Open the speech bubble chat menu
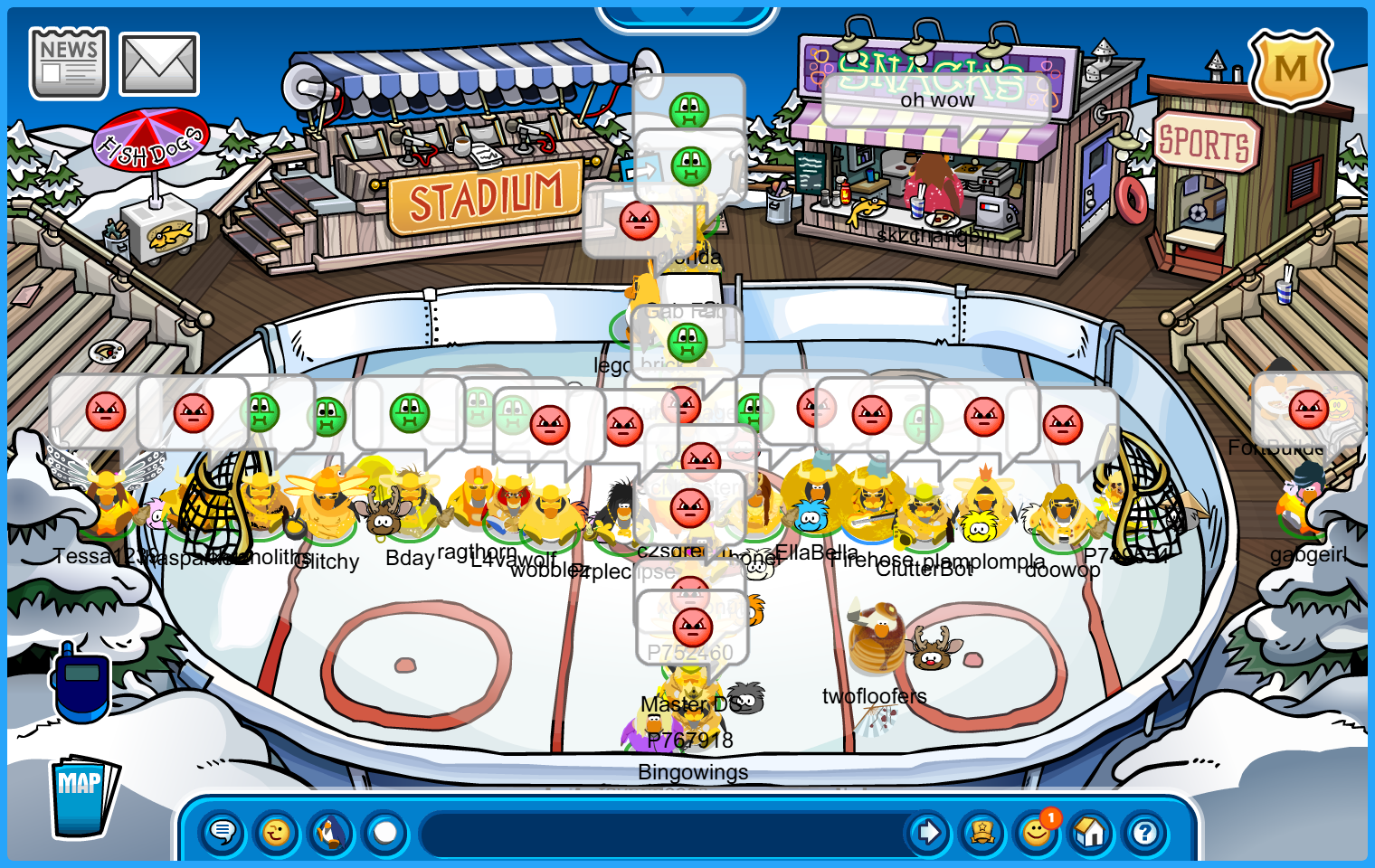Screen dimensions: 1375x868 pos(223,832)
